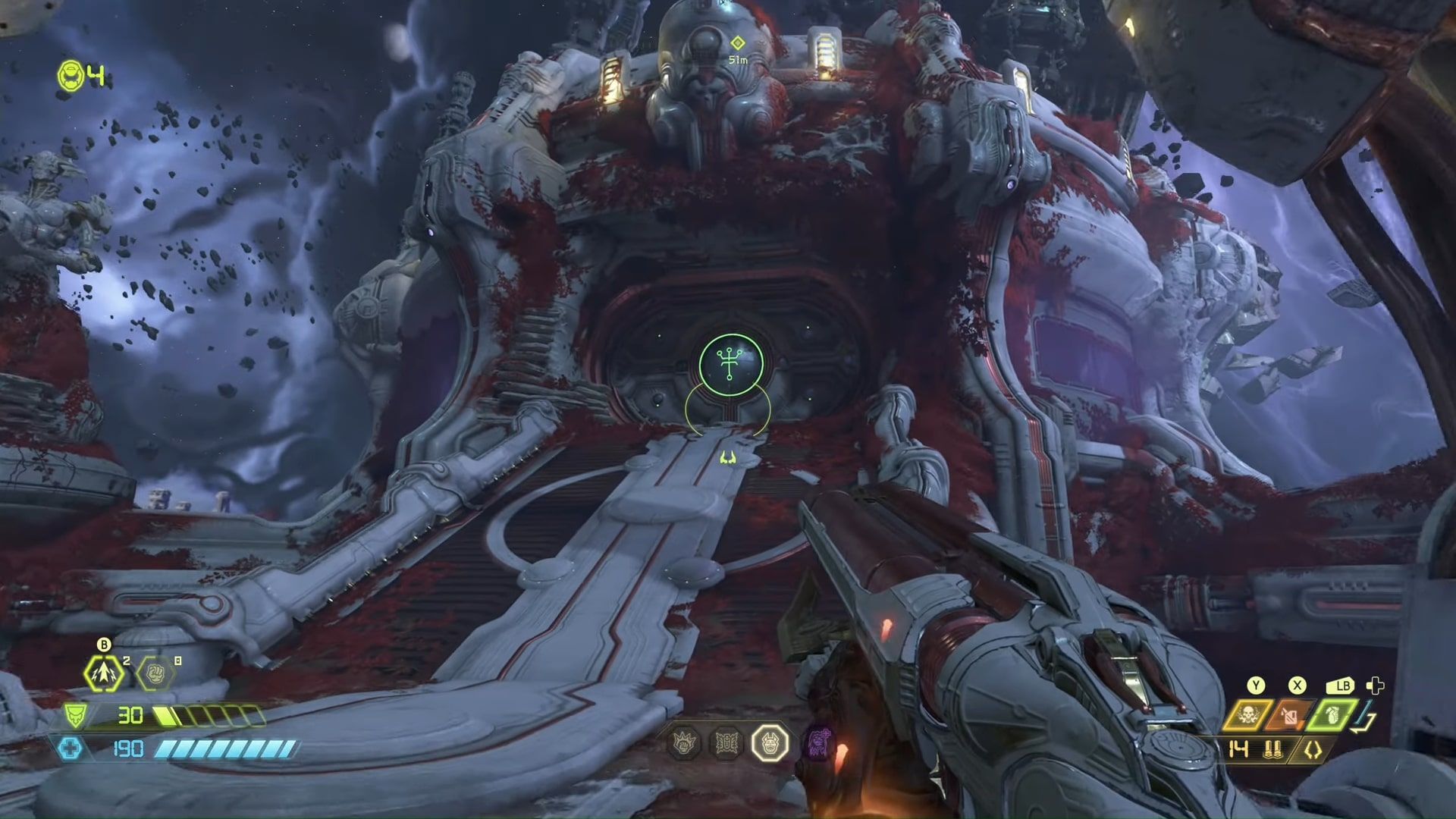Toggle the purple sentinel key marker

coord(818,743)
